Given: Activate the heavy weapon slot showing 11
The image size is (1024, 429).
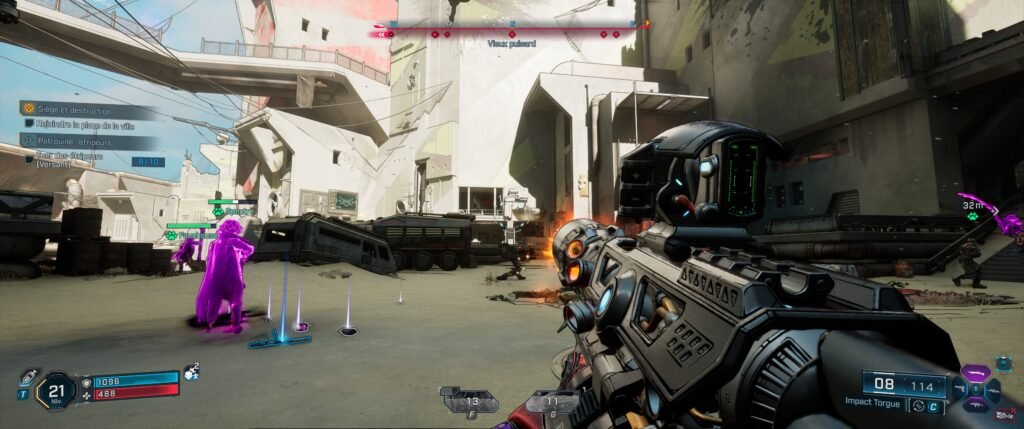Looking at the screenshot, I should tap(552, 402).
